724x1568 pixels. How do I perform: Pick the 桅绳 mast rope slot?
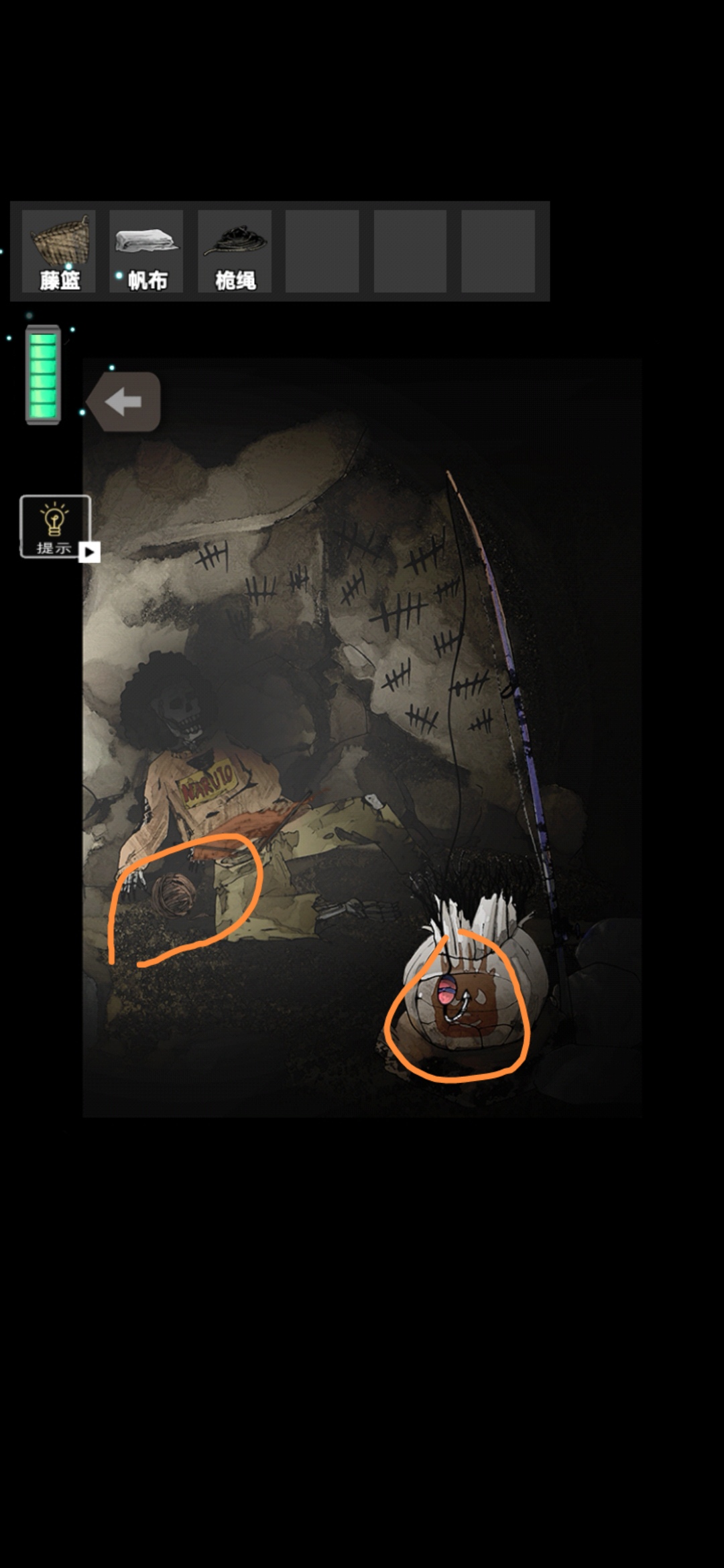pyautogui.click(x=235, y=251)
